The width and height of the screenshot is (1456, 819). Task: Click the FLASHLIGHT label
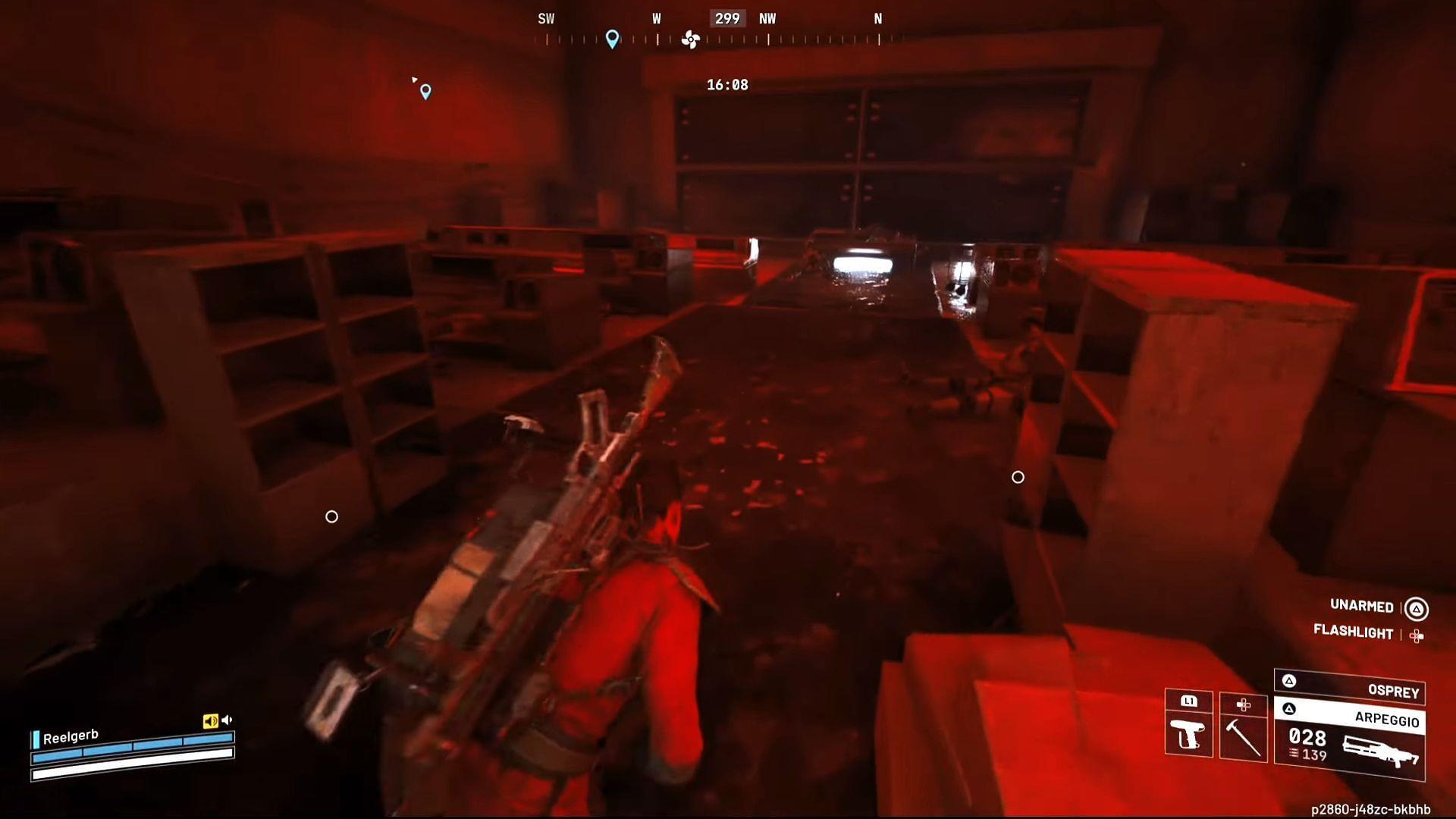point(1354,632)
